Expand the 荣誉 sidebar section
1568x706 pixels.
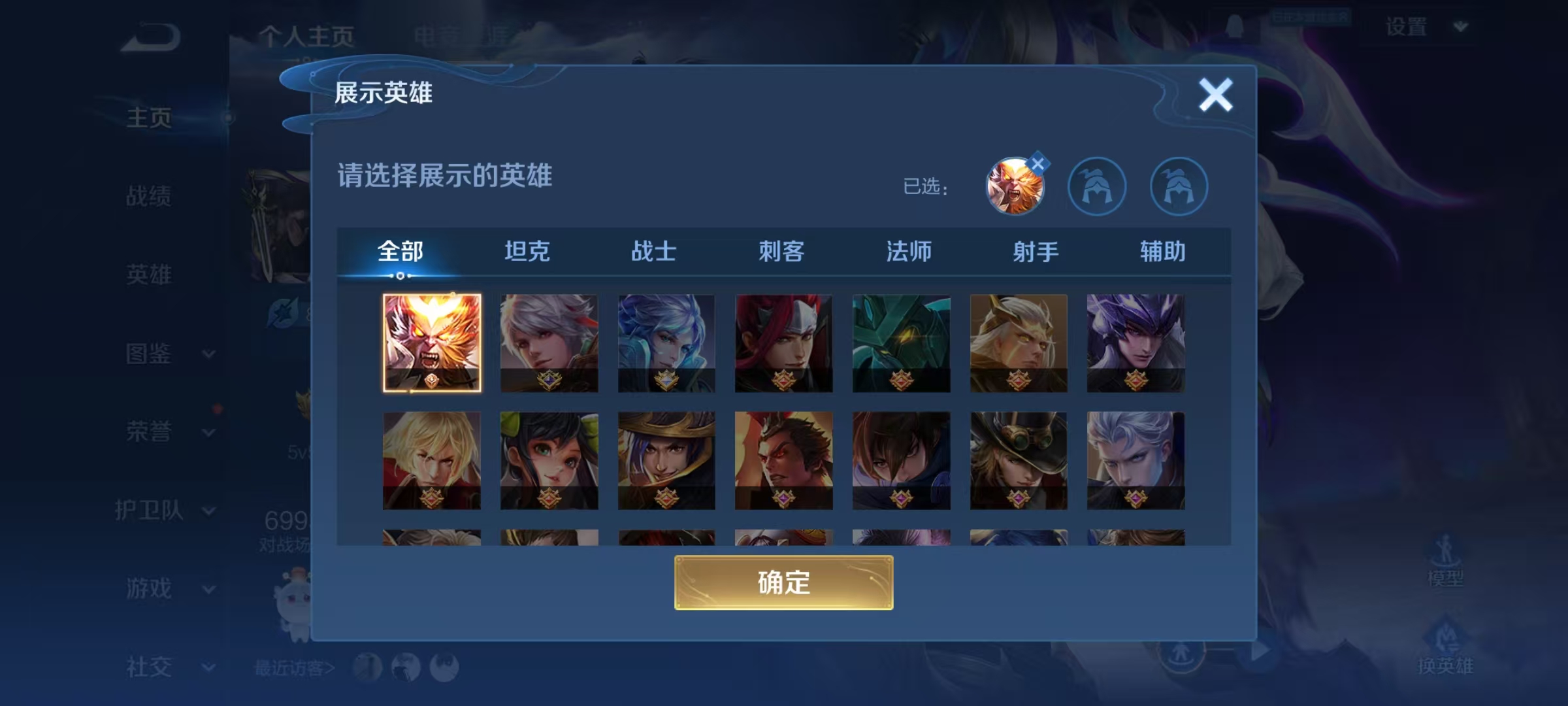click(x=208, y=433)
